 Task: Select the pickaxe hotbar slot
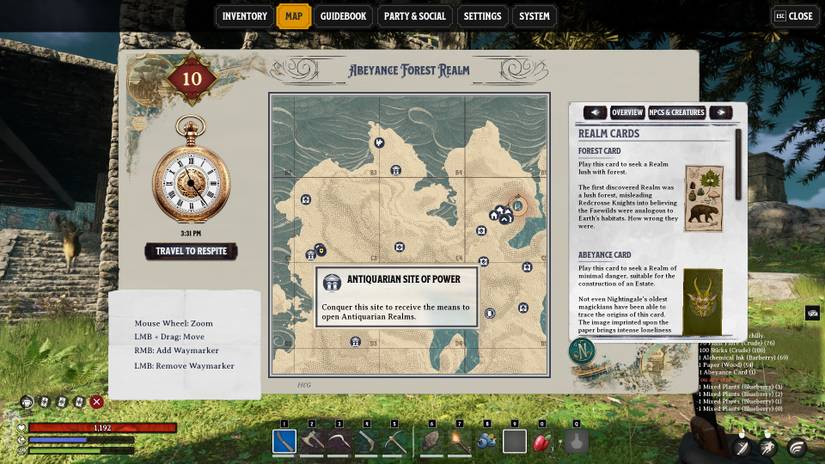(397, 440)
